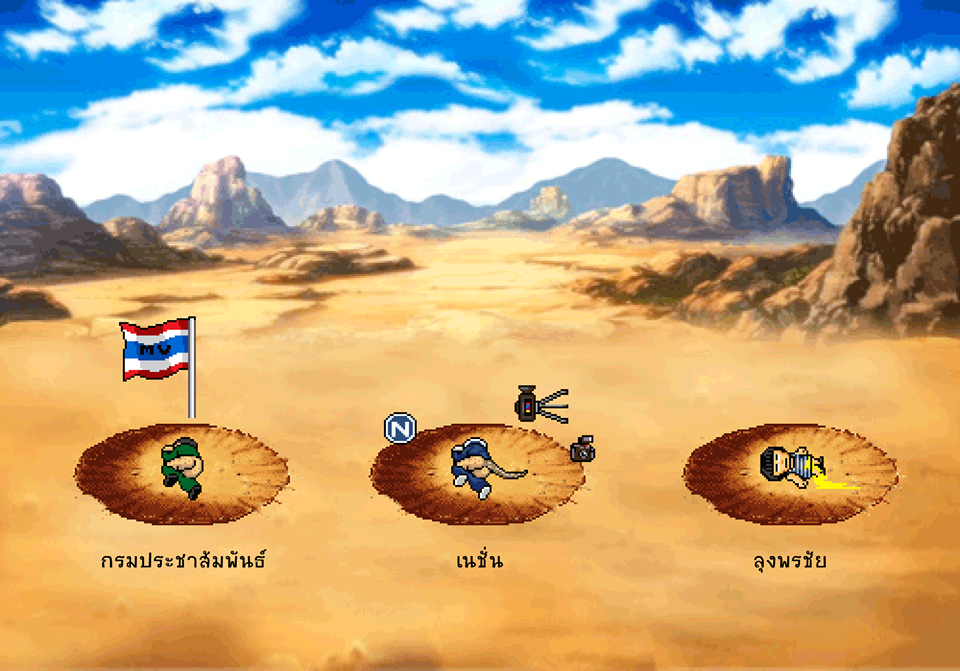Pick the ลุงพรชัย character with flashlight

[788, 467]
